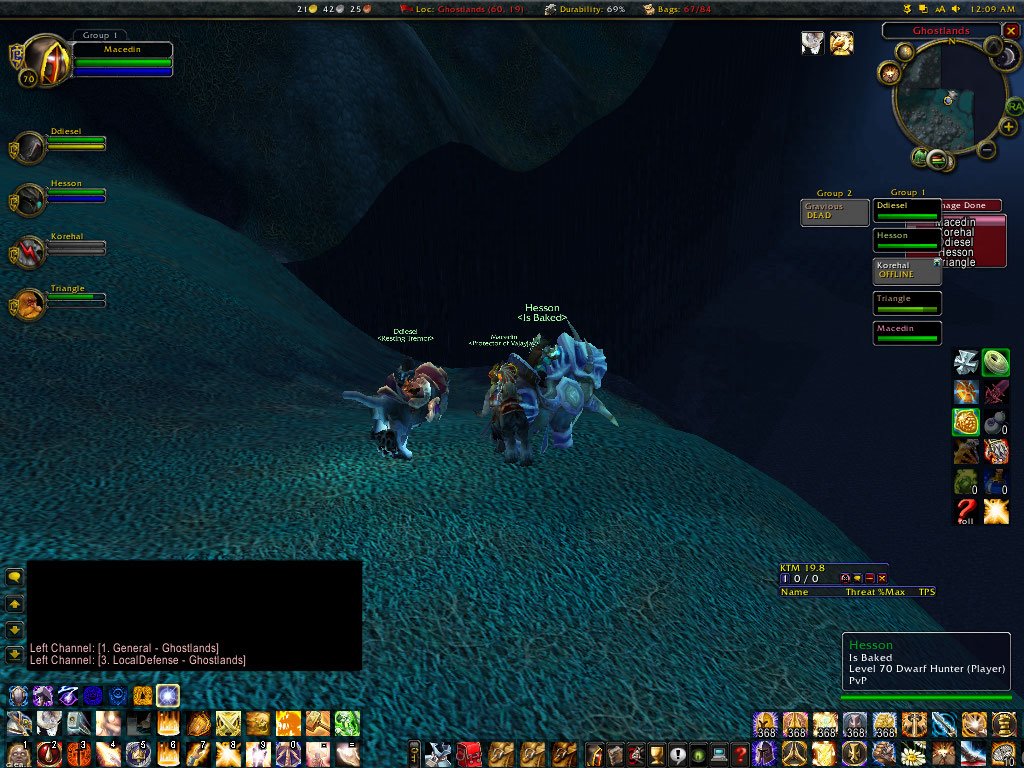Target Triangle from the party frames
The height and width of the screenshot is (768, 1024).
point(30,304)
